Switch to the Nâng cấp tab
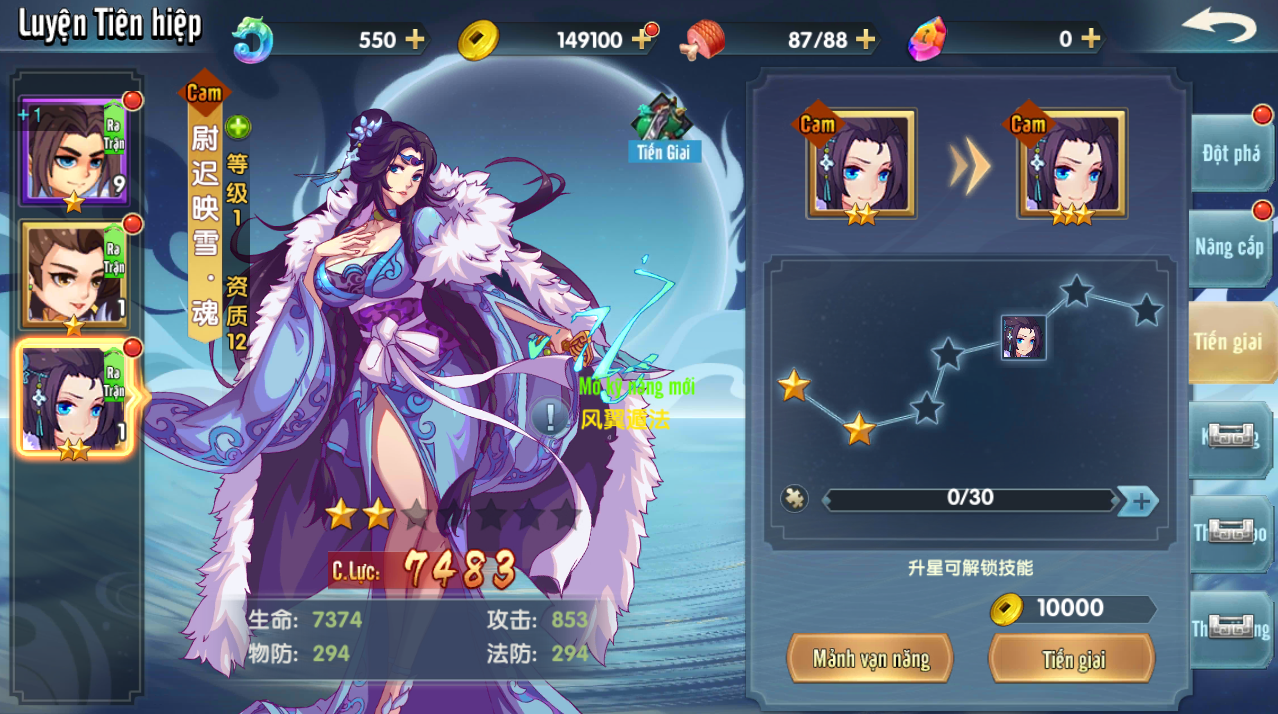 (1230, 247)
